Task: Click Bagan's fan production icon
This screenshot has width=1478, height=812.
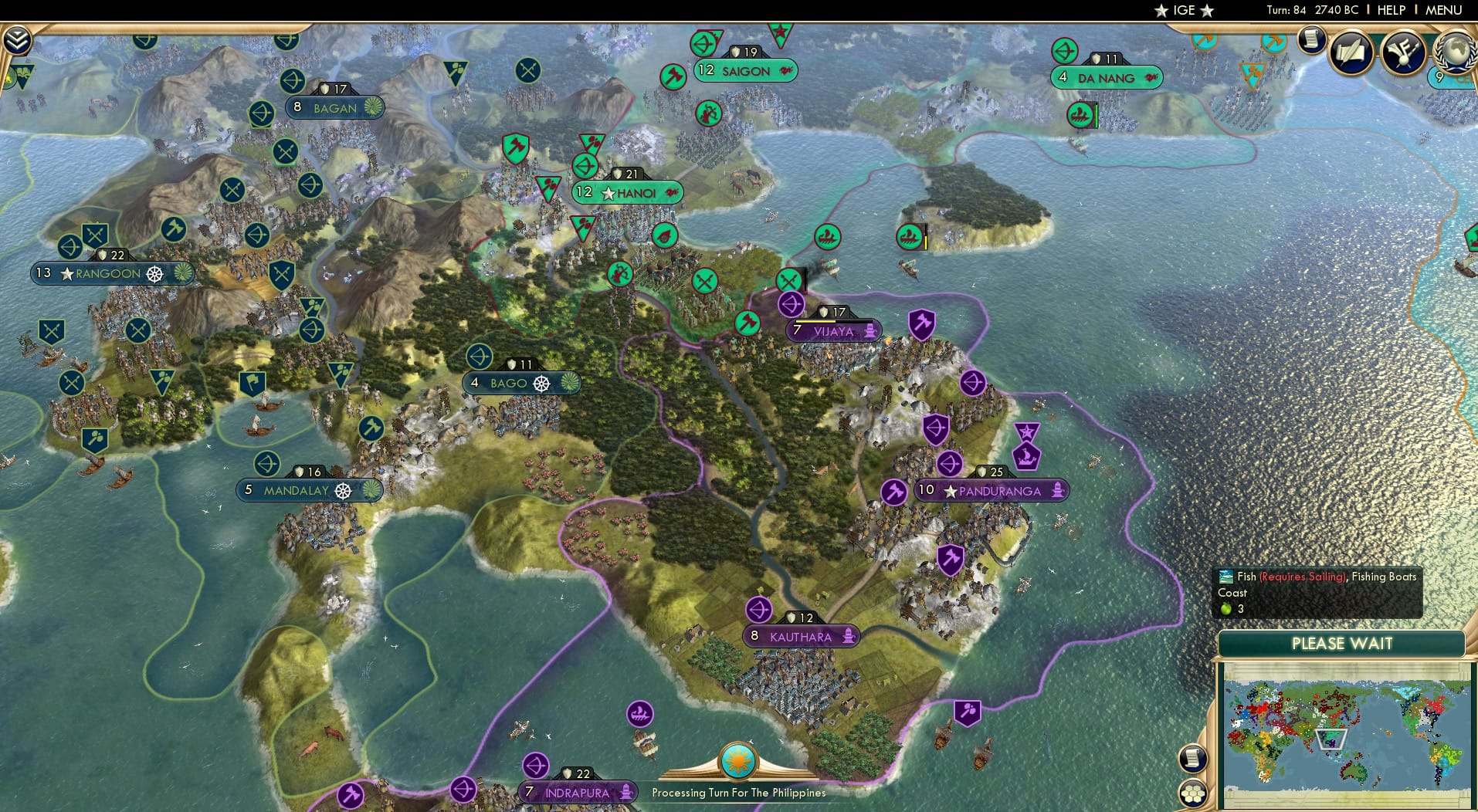Action: coord(371,108)
